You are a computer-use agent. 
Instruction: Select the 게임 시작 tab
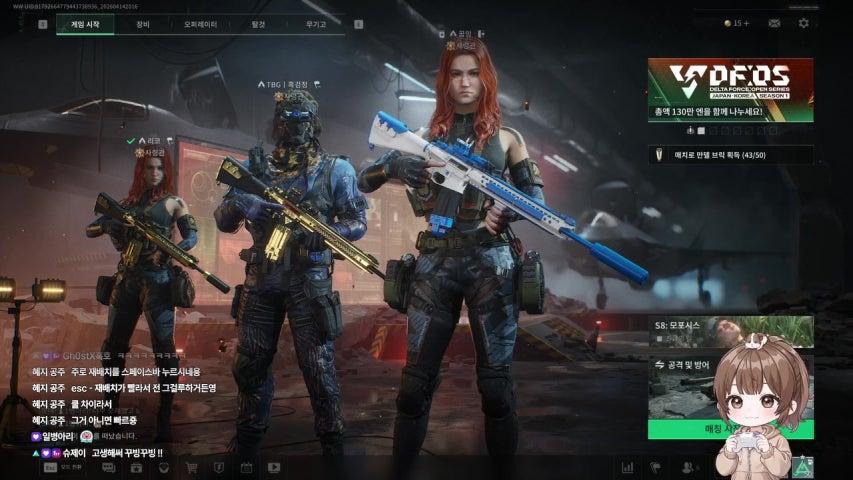pyautogui.click(x=86, y=23)
